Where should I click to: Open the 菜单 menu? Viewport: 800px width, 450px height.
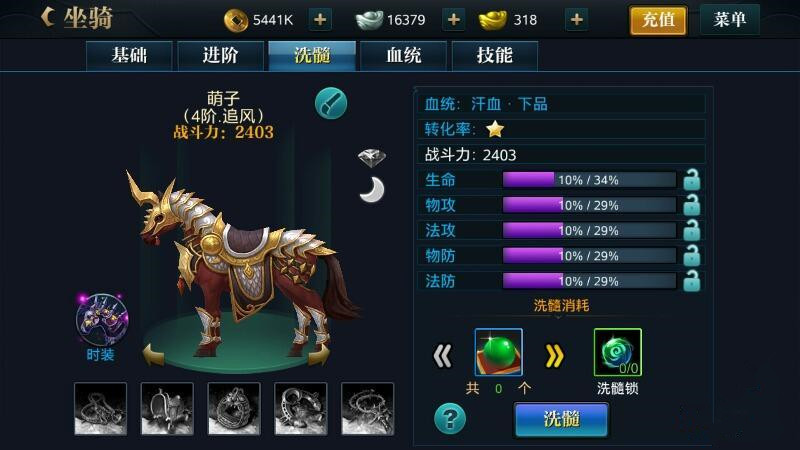coord(730,20)
